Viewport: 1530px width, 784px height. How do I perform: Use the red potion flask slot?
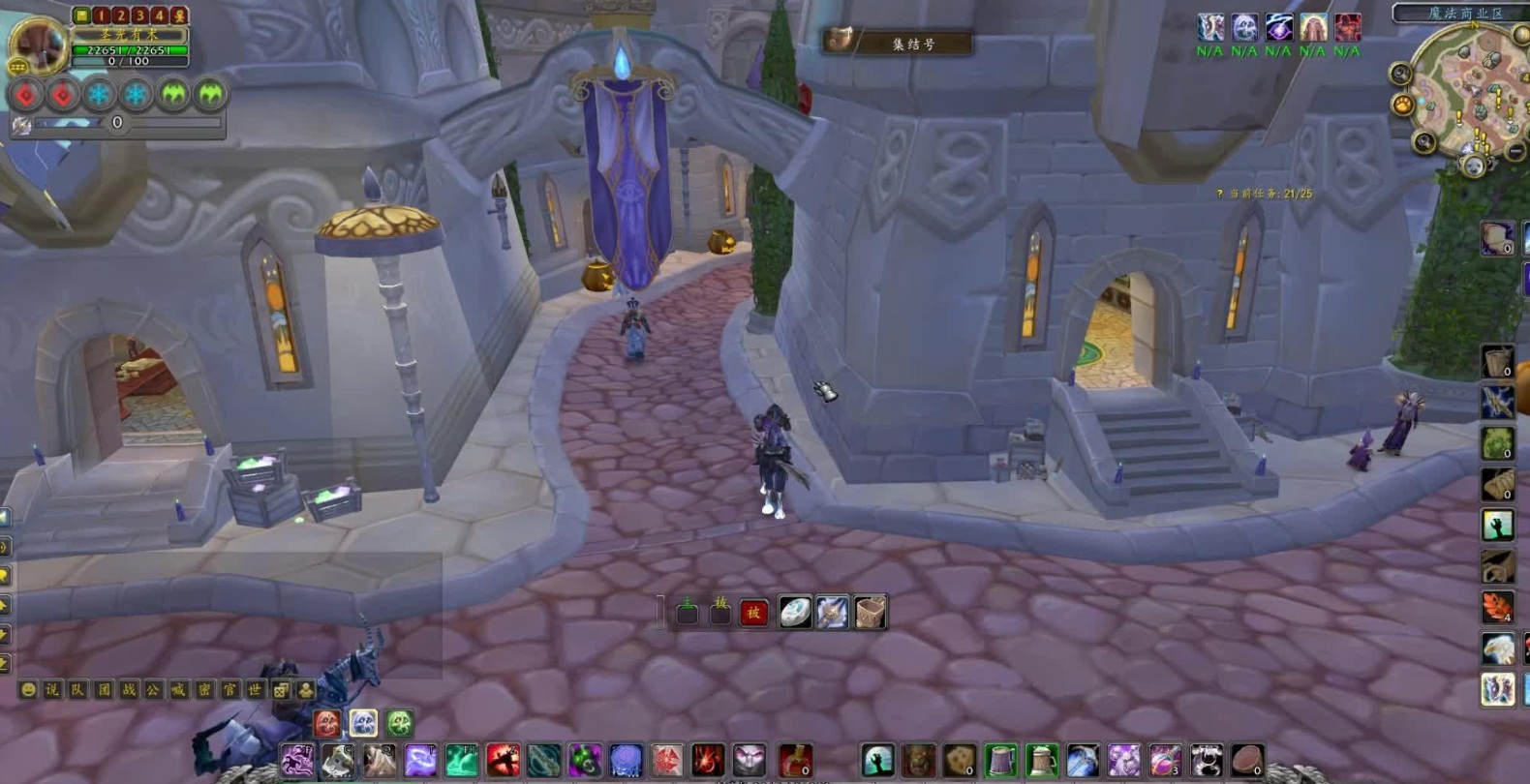[794, 761]
